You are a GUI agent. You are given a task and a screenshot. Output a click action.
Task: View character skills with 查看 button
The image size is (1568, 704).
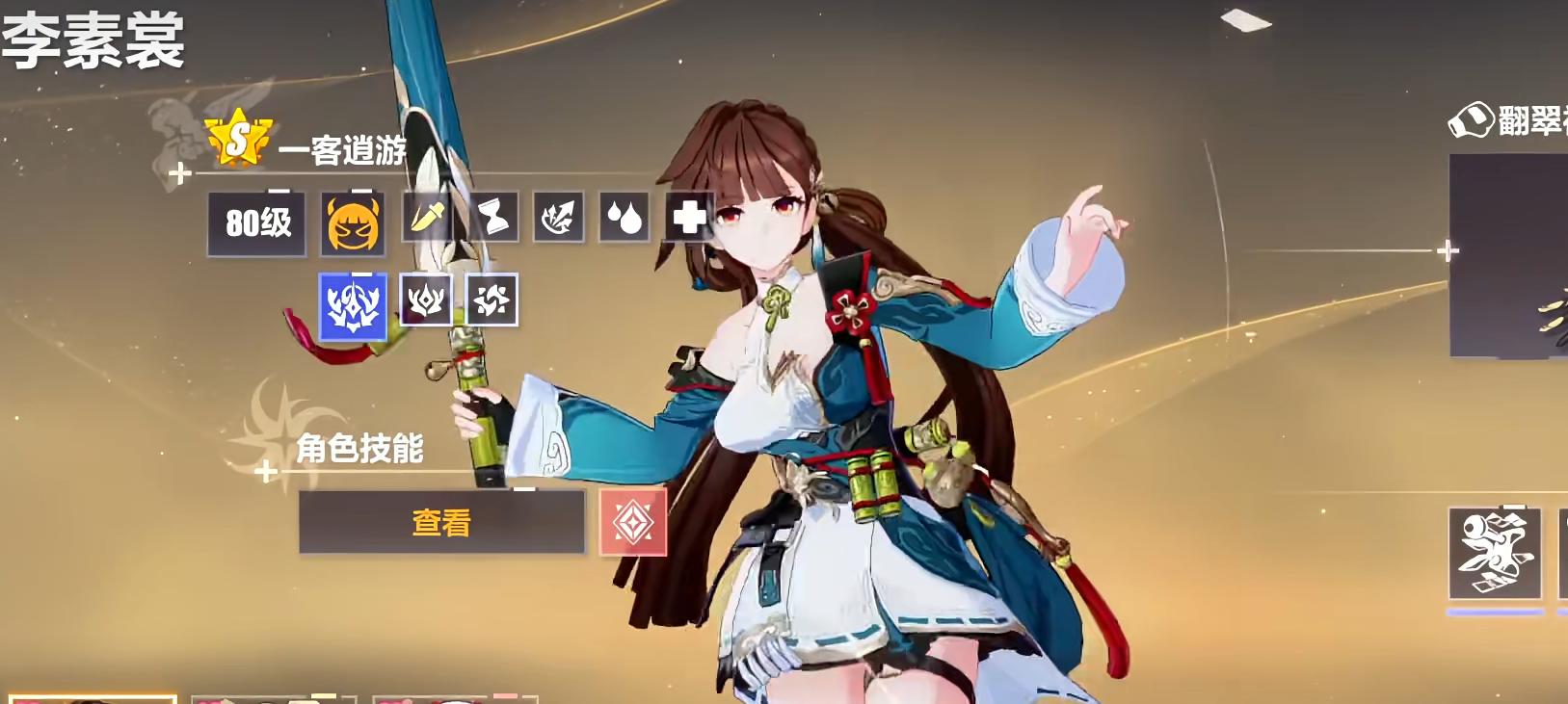coord(441,522)
